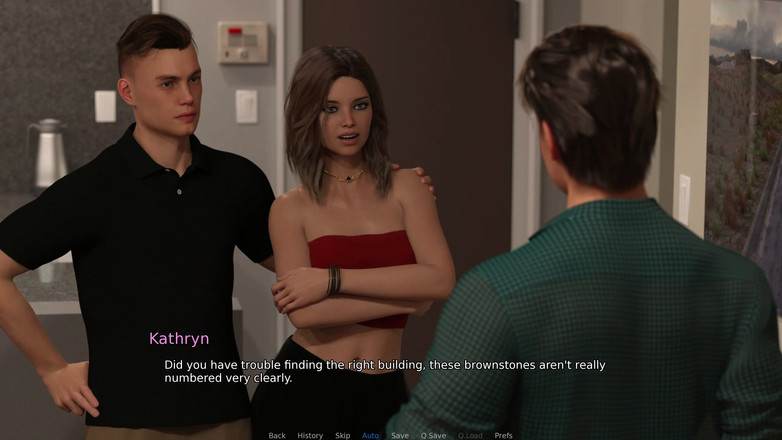Toggle Auto advance mode
The width and height of the screenshot is (782, 440).
371,435
